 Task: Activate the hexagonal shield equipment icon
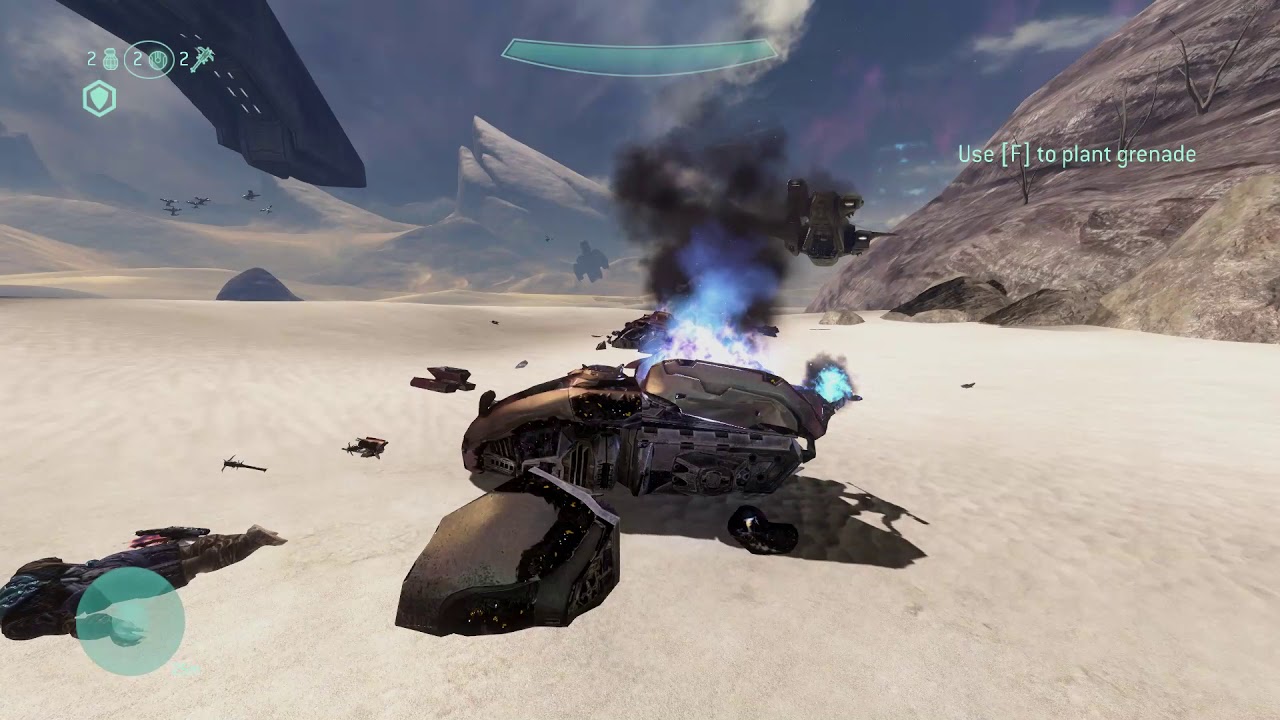click(100, 99)
